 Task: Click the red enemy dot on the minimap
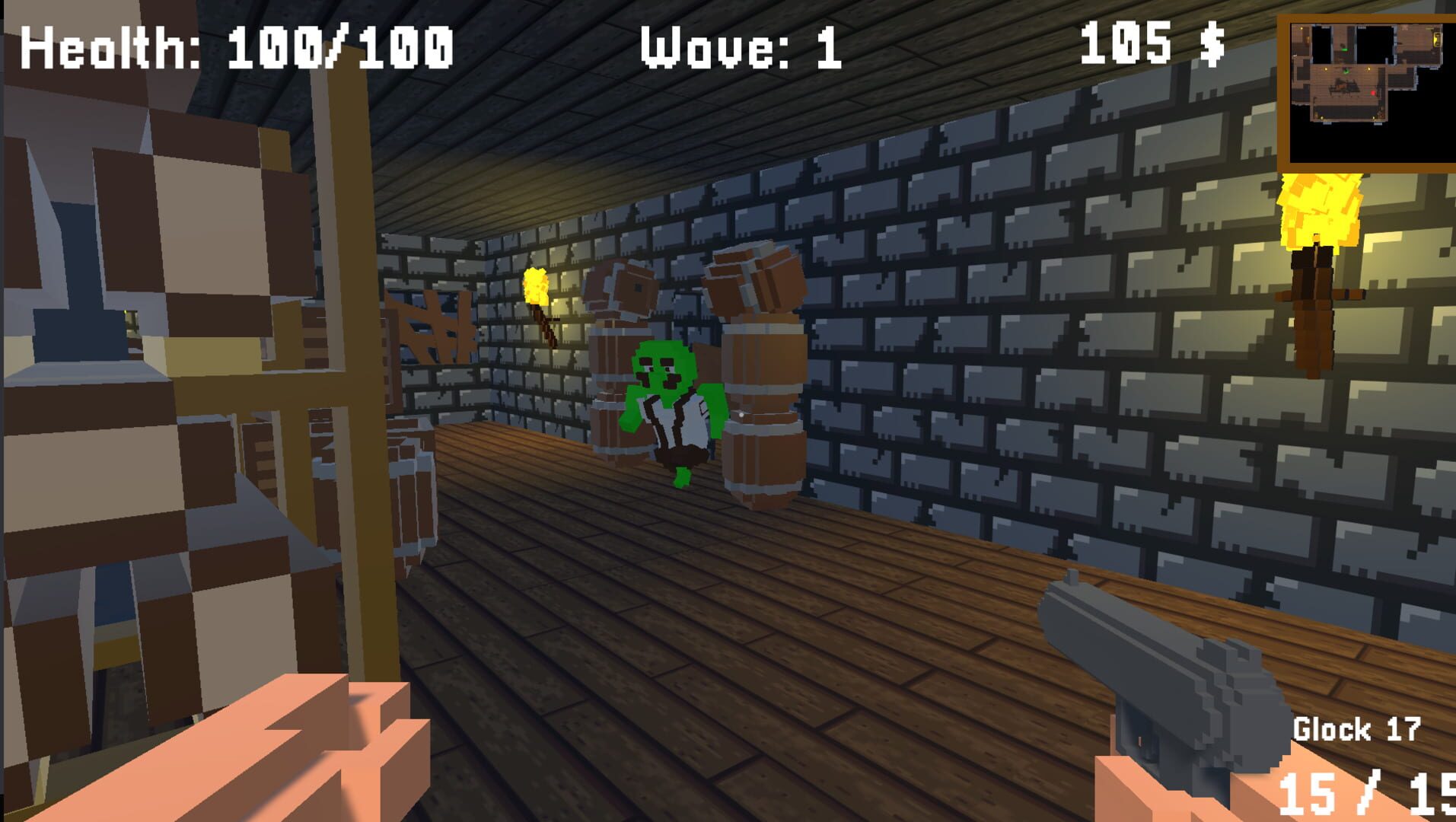(1373, 93)
